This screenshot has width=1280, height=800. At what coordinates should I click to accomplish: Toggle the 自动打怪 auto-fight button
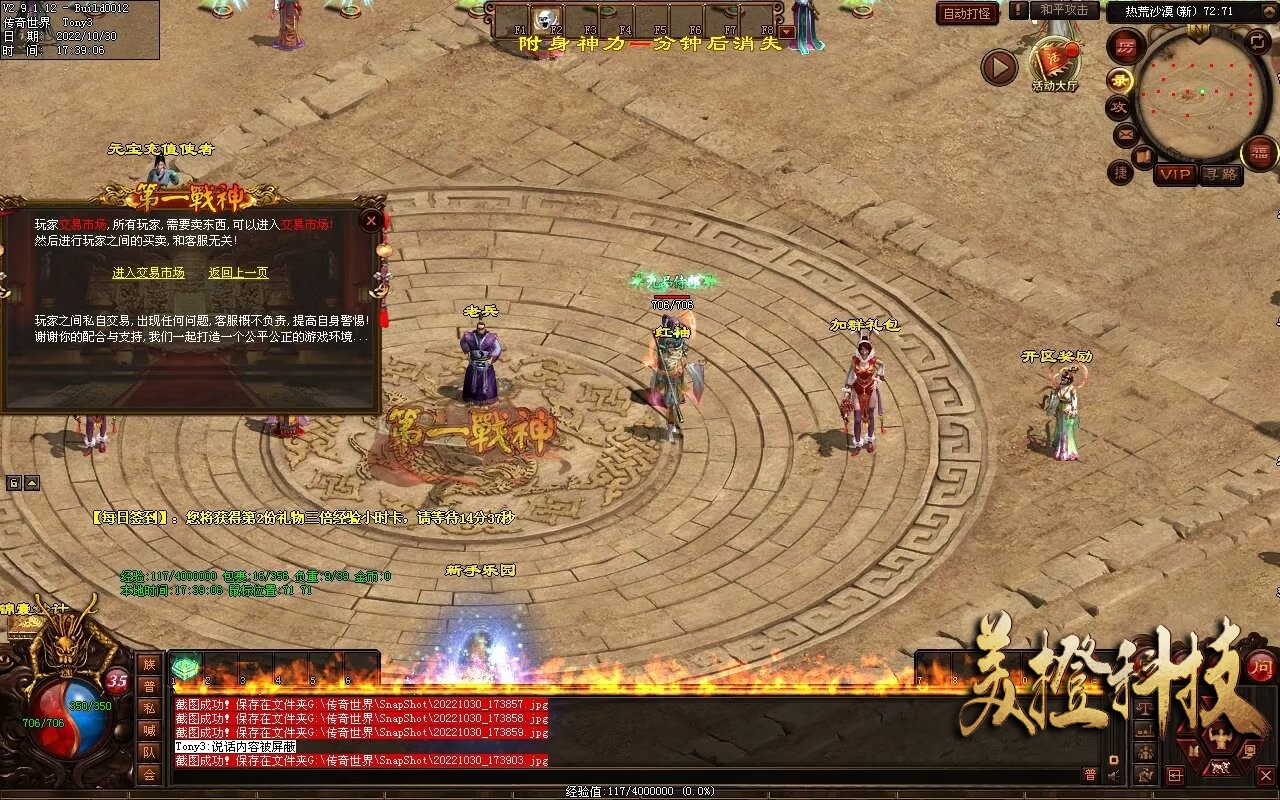pos(967,13)
